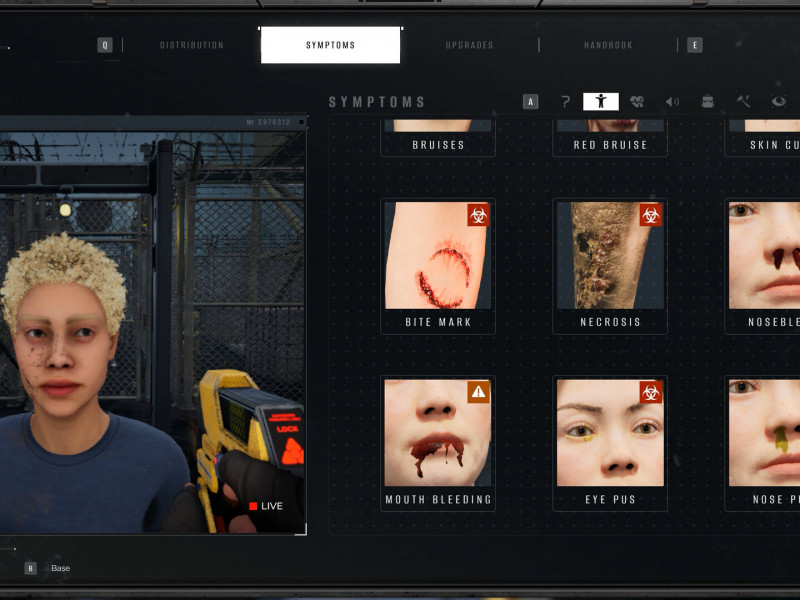Select the body figure symptom filter
Image resolution: width=800 pixels, height=600 pixels.
coord(601,101)
